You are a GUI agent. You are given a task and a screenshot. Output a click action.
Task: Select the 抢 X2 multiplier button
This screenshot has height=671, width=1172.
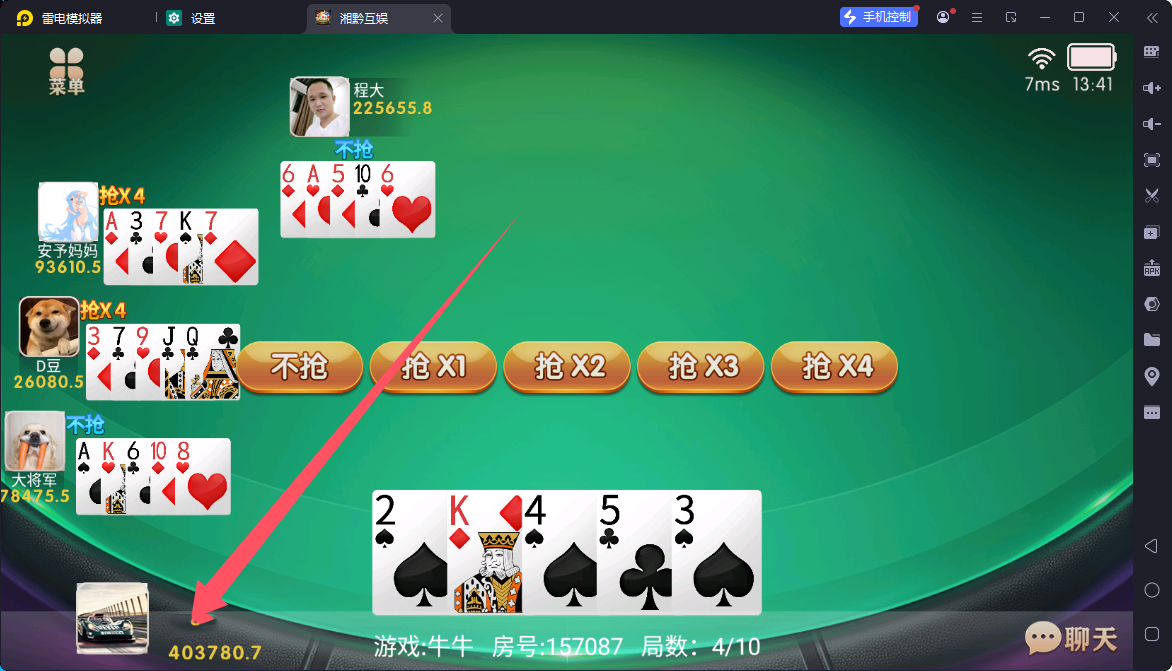(567, 367)
